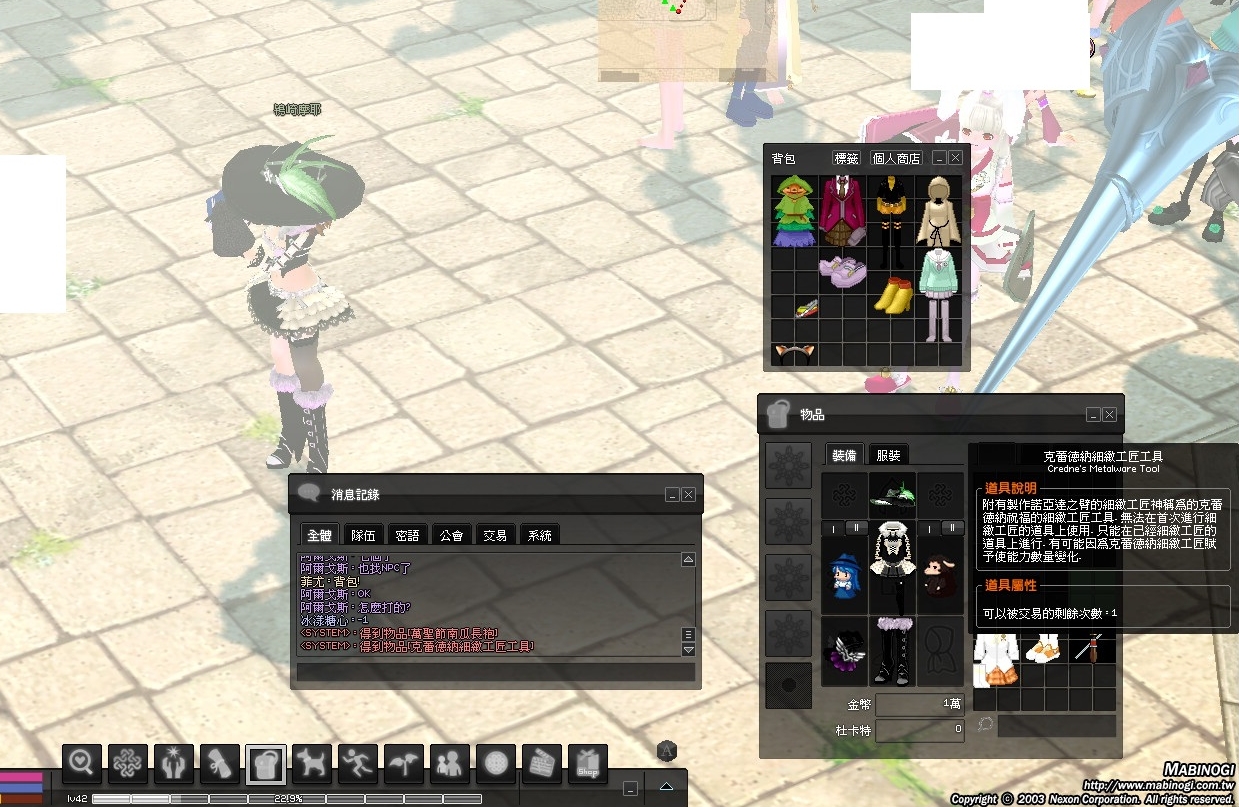This screenshot has width=1239, height=807.
Task: Close the 消息記錄 message log window
Action: [688, 494]
